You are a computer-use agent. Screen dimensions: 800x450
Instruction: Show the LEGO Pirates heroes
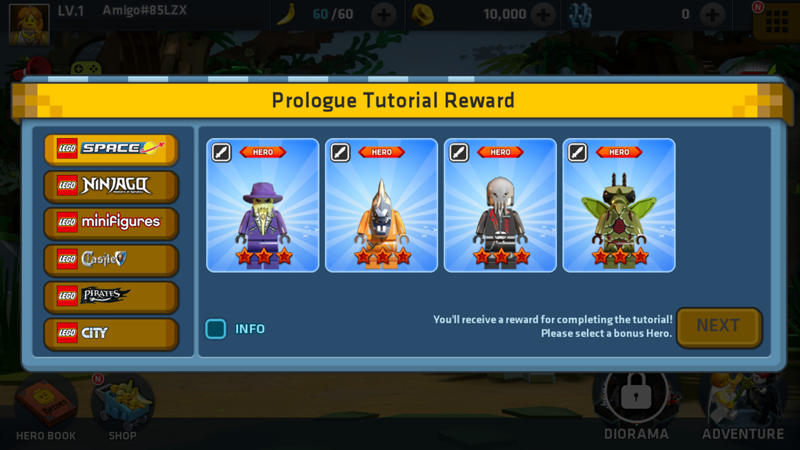pos(111,297)
